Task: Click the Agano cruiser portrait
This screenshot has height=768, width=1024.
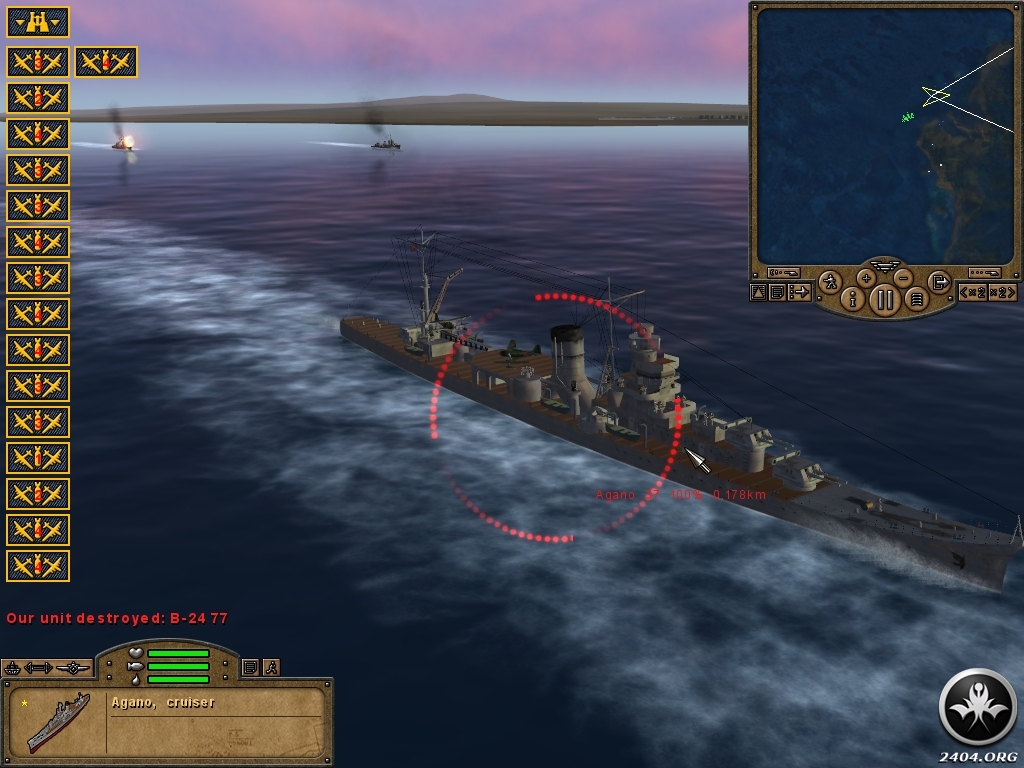Action: (57, 718)
